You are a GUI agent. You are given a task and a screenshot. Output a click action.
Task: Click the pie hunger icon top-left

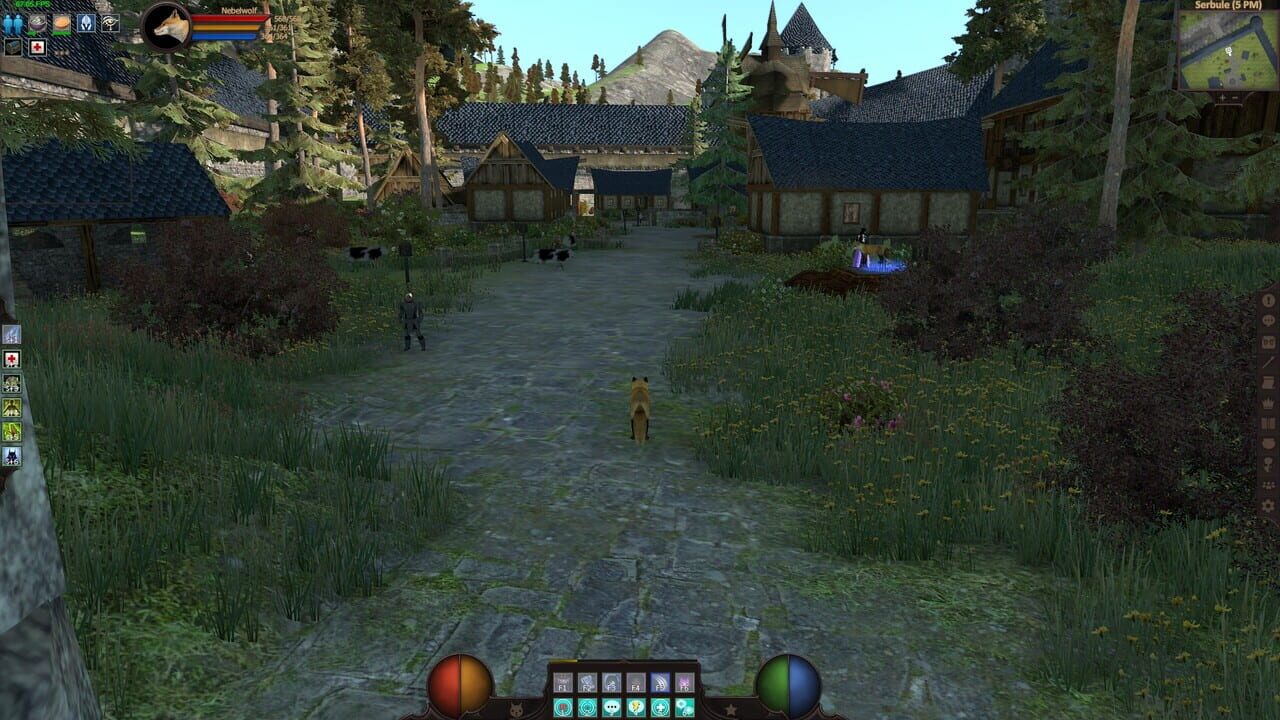pyautogui.click(x=60, y=23)
